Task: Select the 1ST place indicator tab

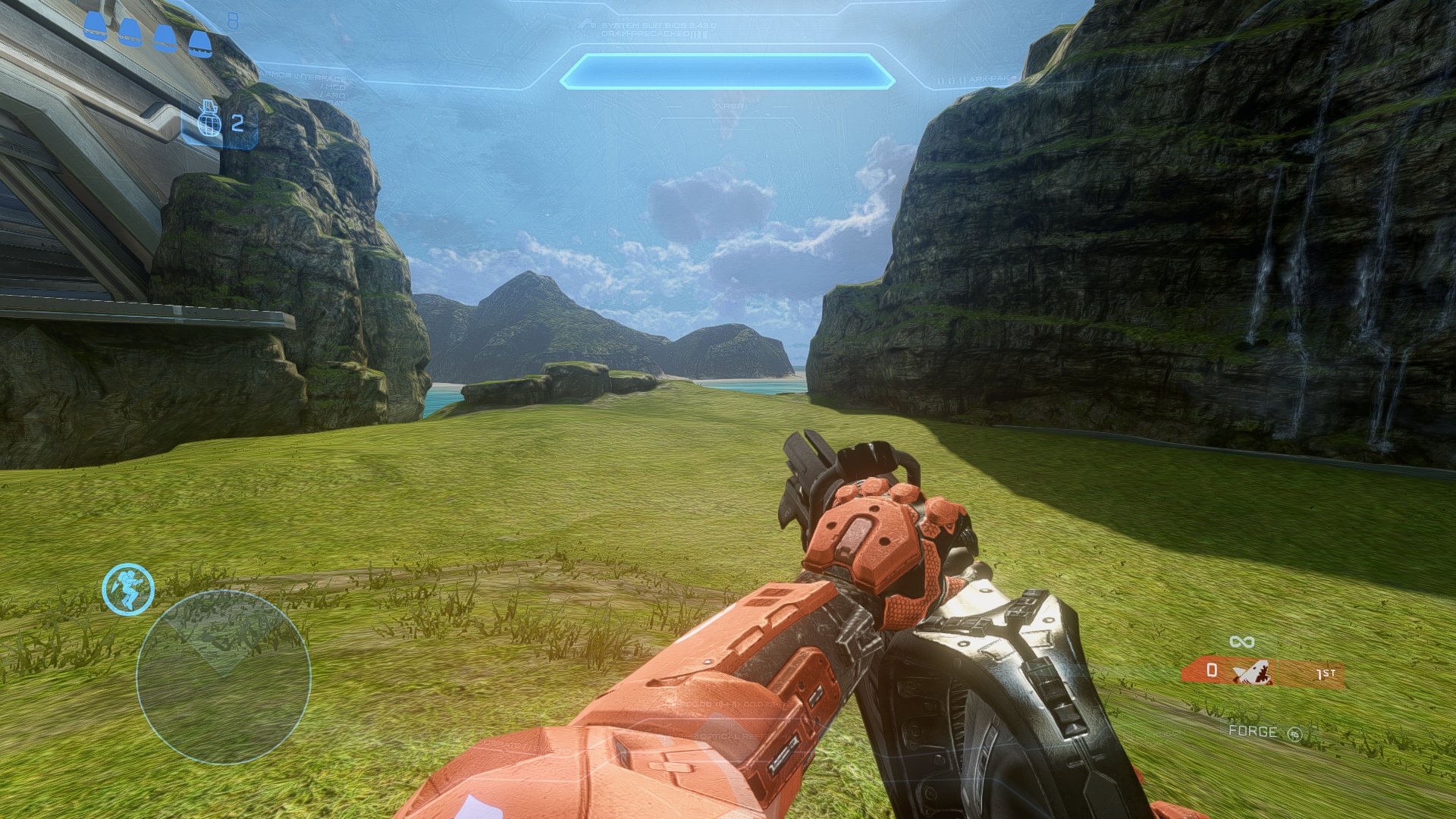Action: point(1326,673)
